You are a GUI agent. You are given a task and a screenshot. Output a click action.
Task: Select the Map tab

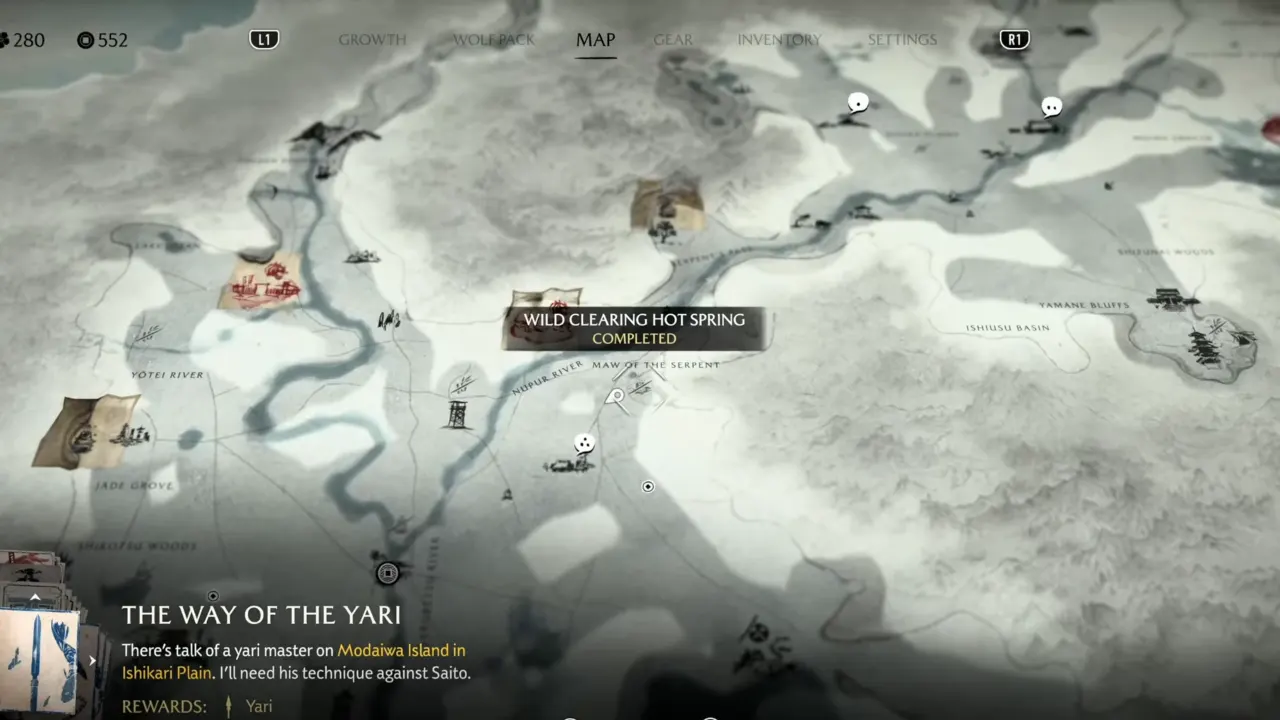pyautogui.click(x=595, y=40)
